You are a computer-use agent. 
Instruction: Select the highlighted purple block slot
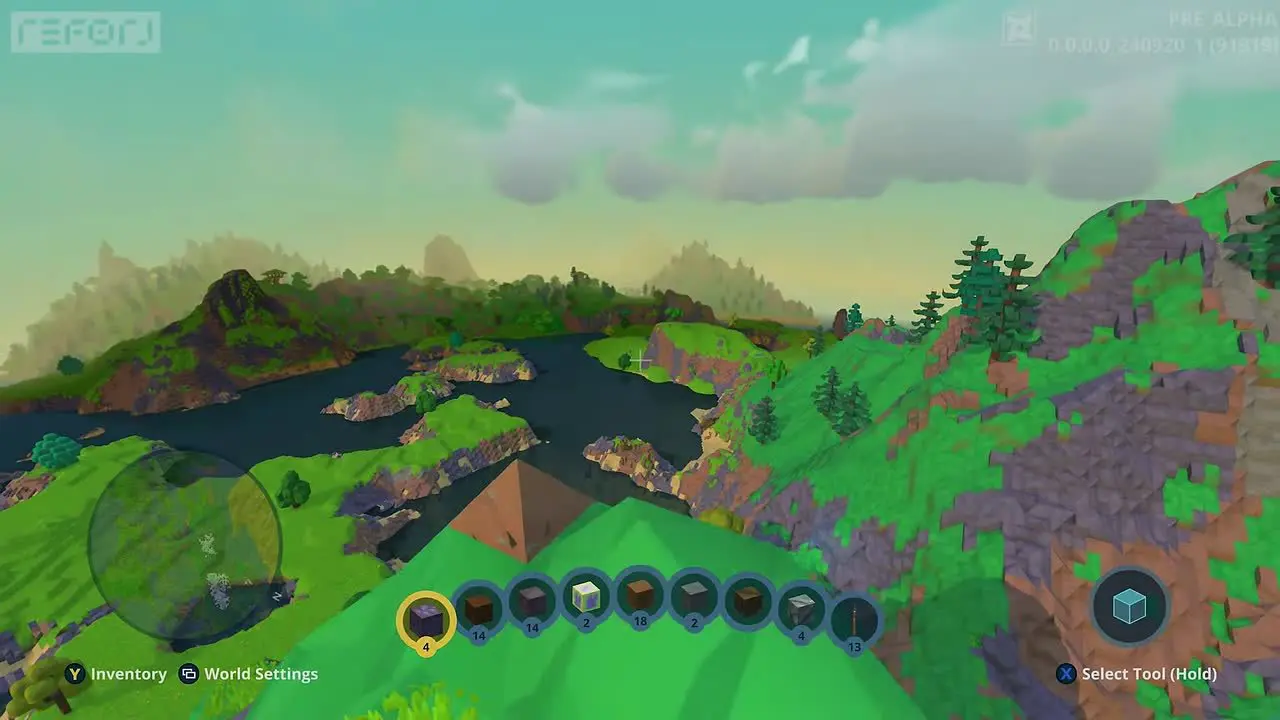coord(426,619)
